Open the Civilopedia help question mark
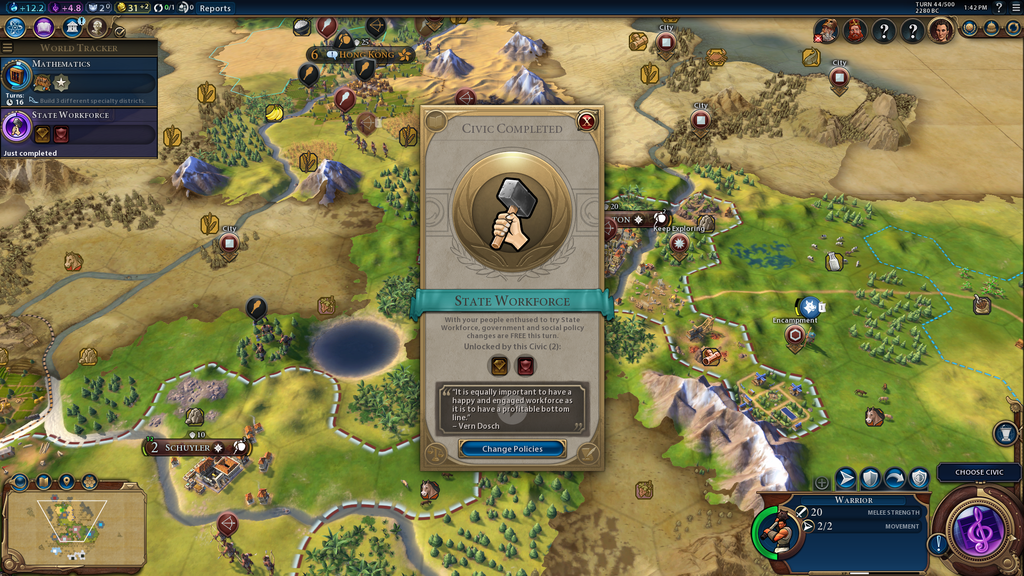 tap(997, 8)
